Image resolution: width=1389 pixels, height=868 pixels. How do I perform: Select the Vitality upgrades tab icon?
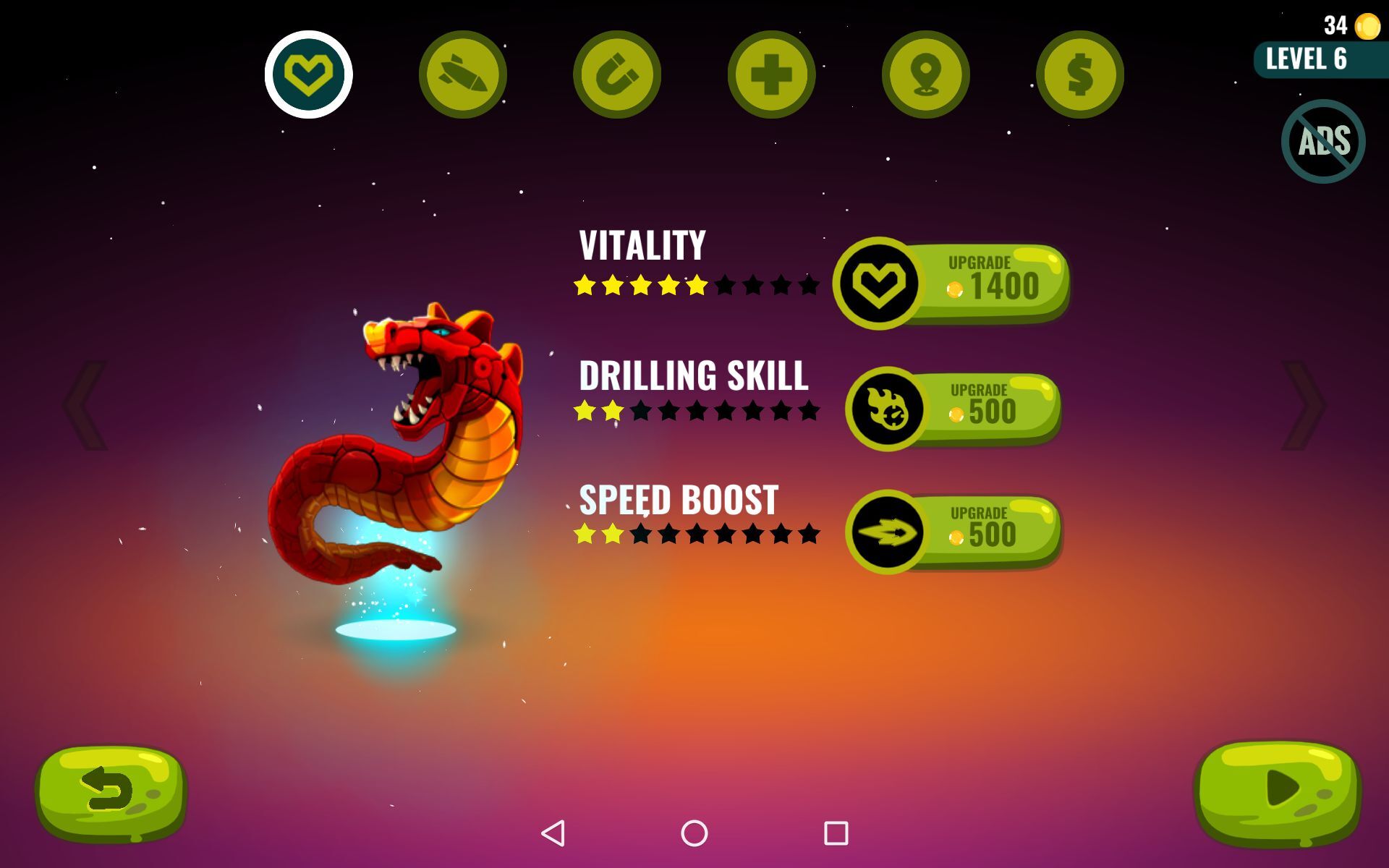tap(310, 75)
